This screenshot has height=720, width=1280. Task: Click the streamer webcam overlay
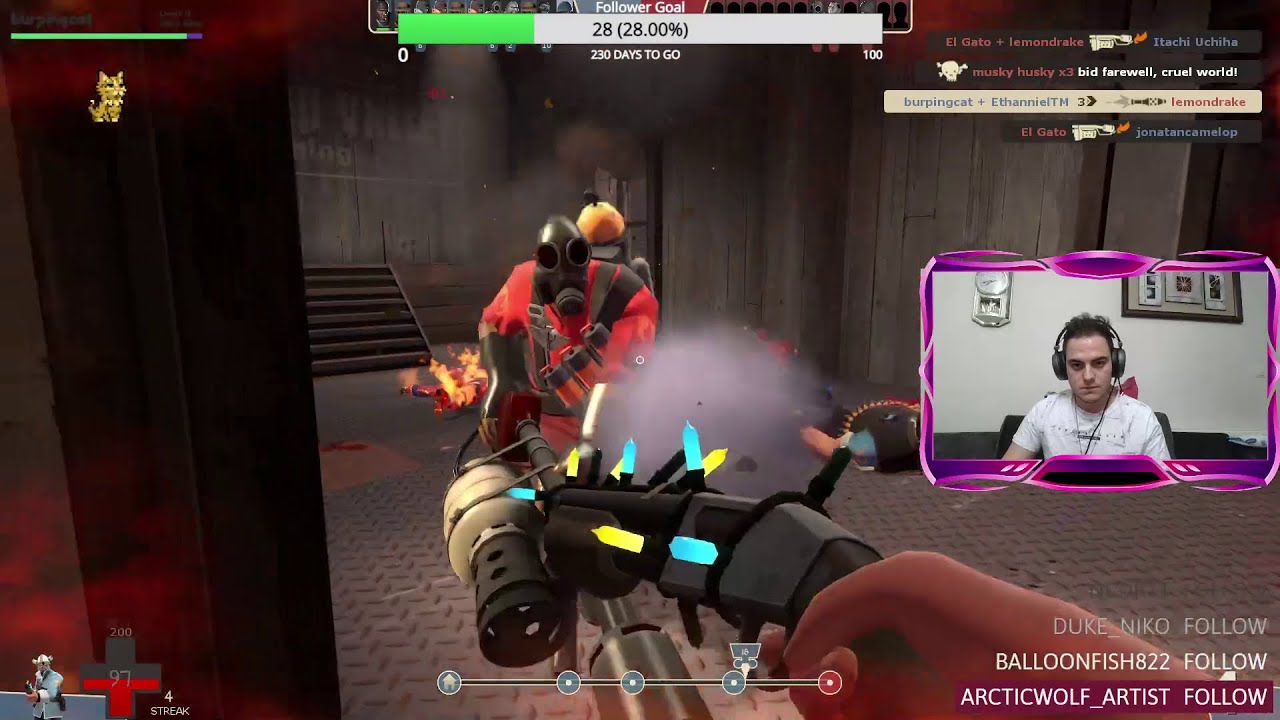[x=1098, y=370]
